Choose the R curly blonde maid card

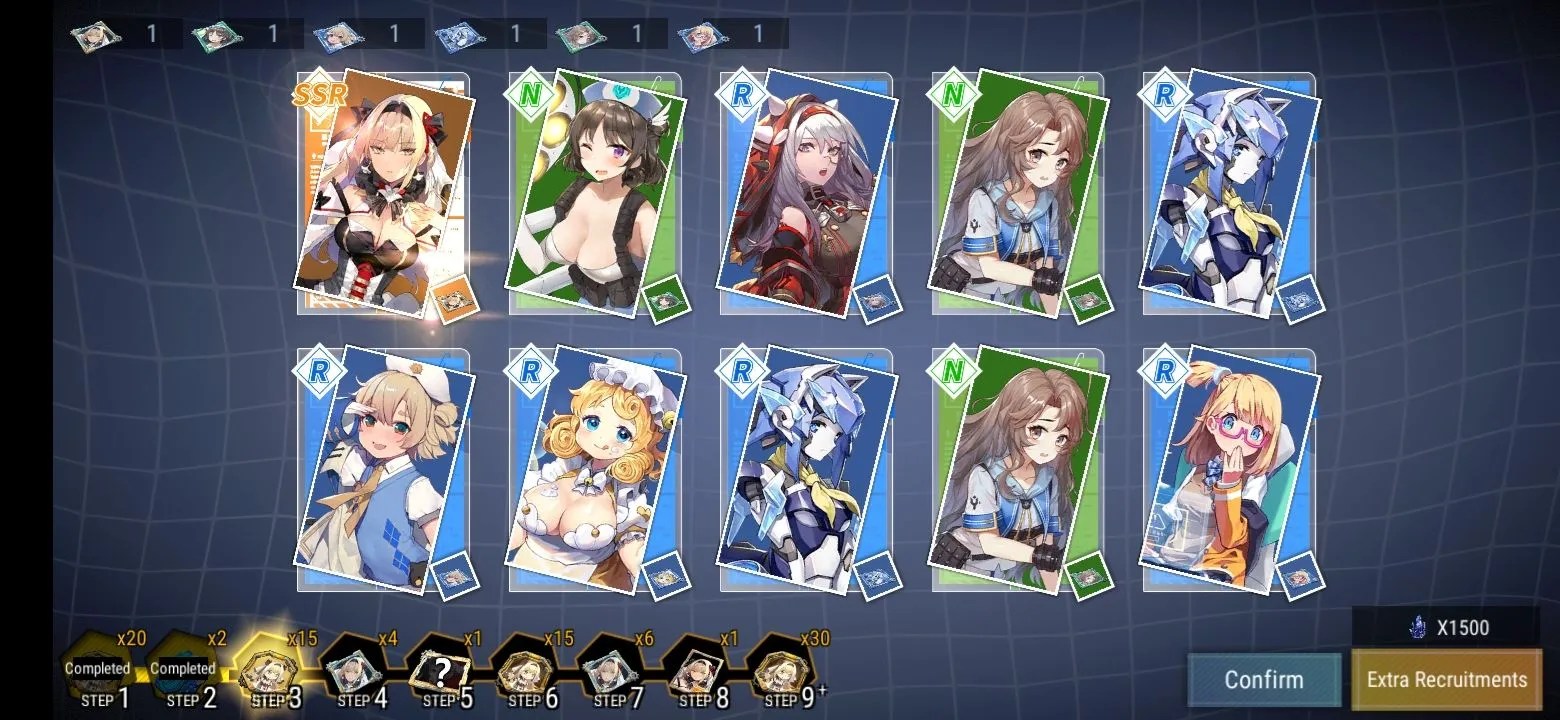(x=596, y=470)
